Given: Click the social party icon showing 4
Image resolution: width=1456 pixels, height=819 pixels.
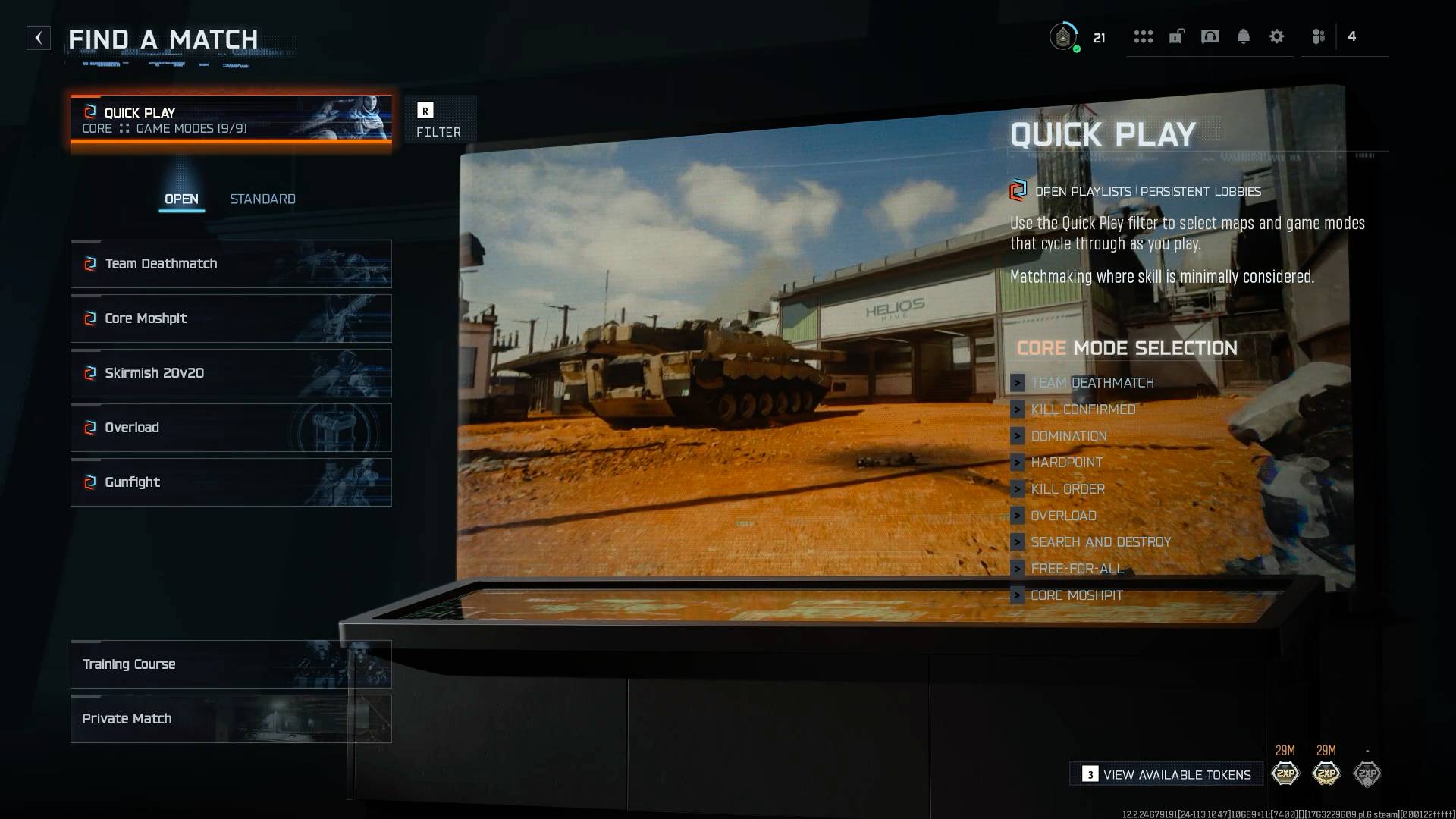Looking at the screenshot, I should (x=1319, y=36).
